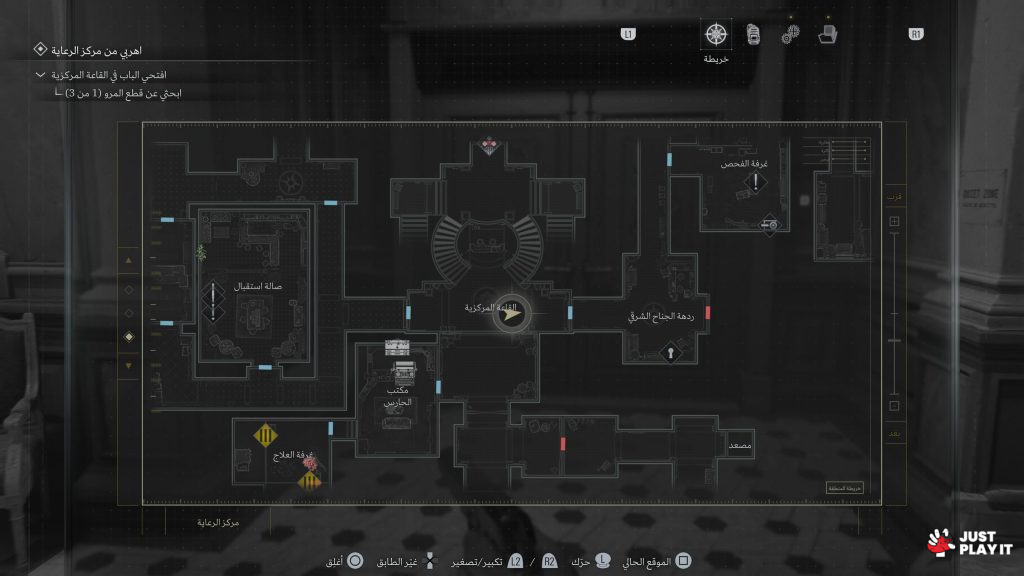Zoom out using the minus box
The height and width of the screenshot is (576, 1024).
pyautogui.click(x=894, y=406)
